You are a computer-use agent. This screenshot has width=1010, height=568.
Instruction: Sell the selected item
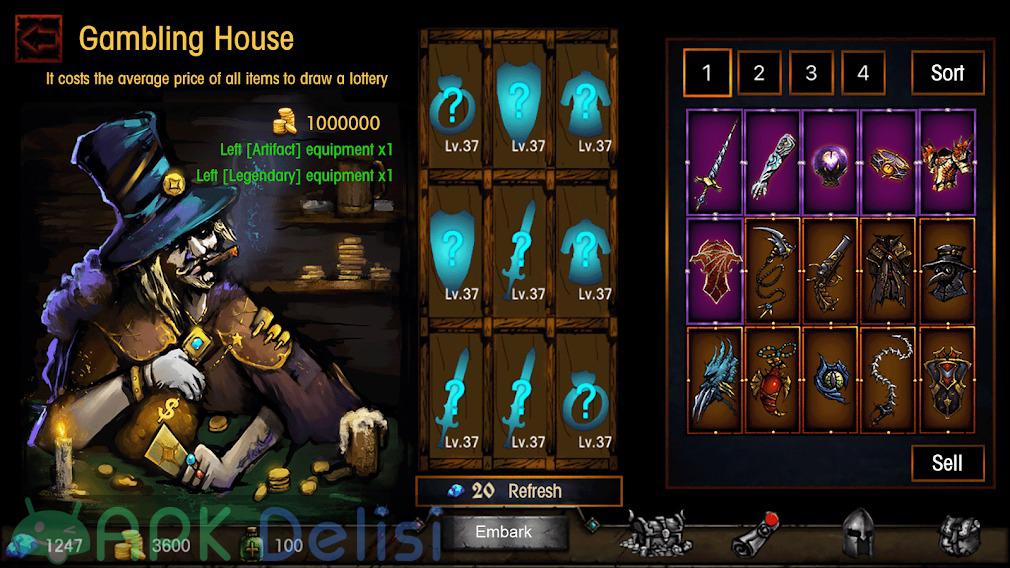pos(947,462)
